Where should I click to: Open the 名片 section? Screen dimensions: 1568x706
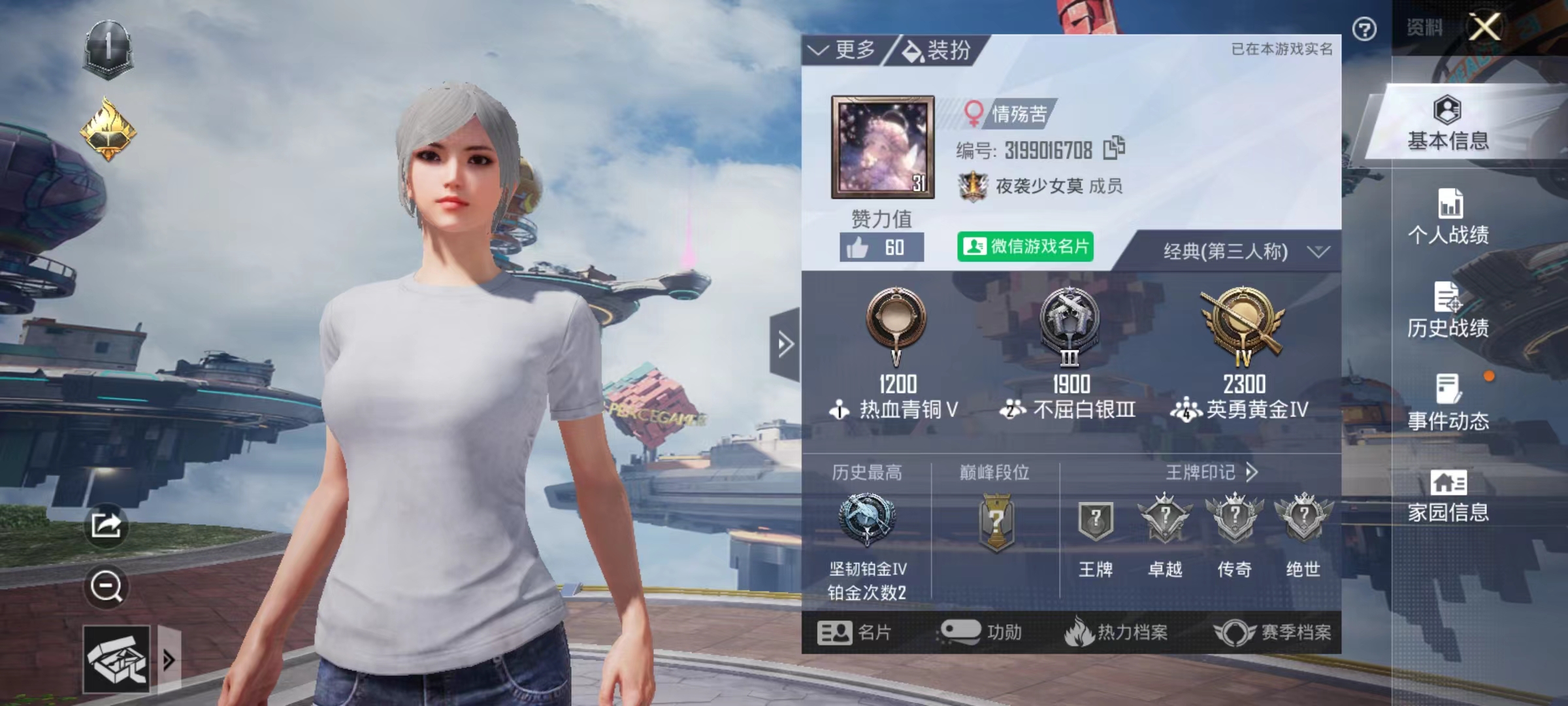click(x=854, y=632)
